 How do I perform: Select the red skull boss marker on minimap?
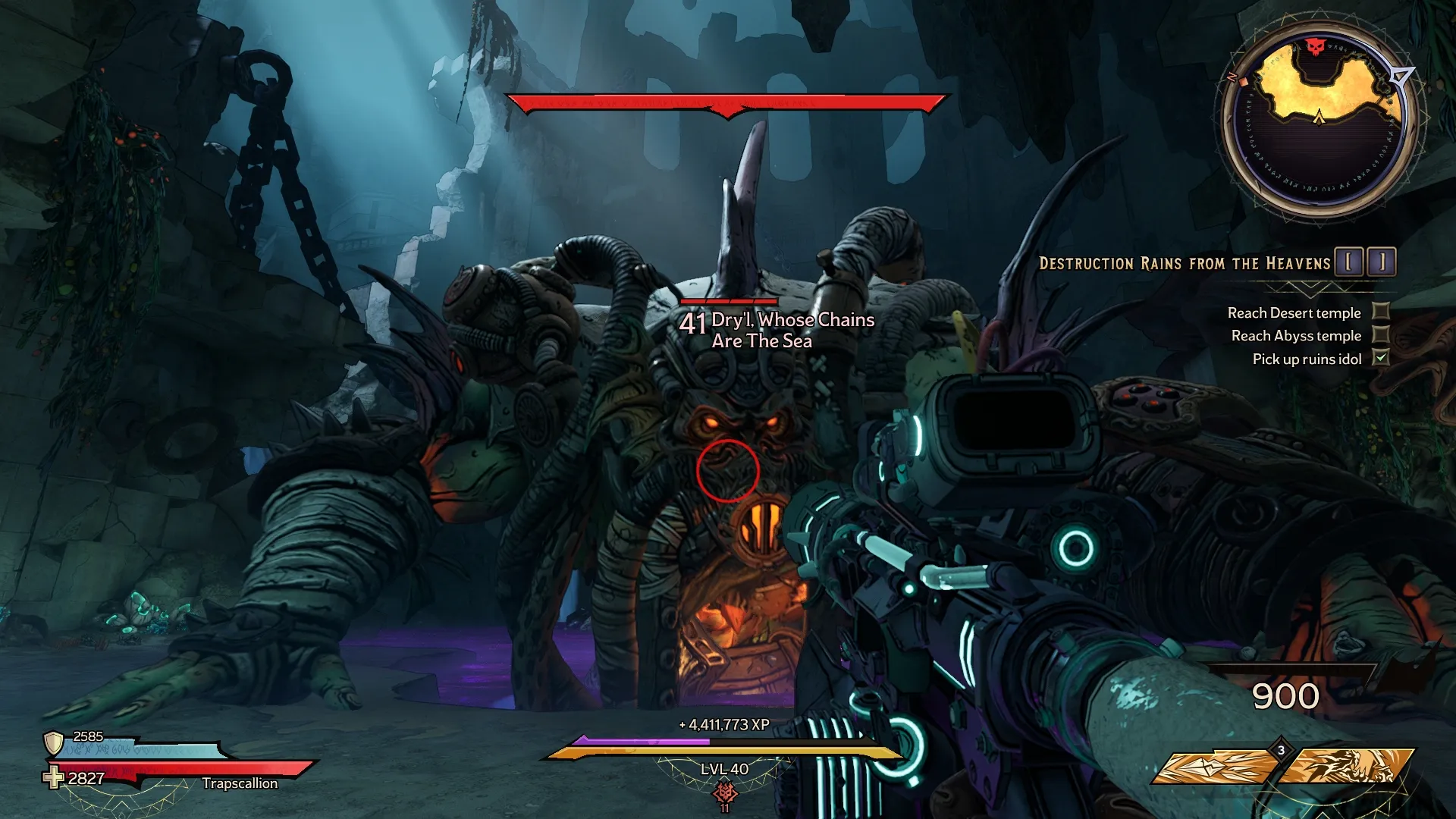(1314, 48)
